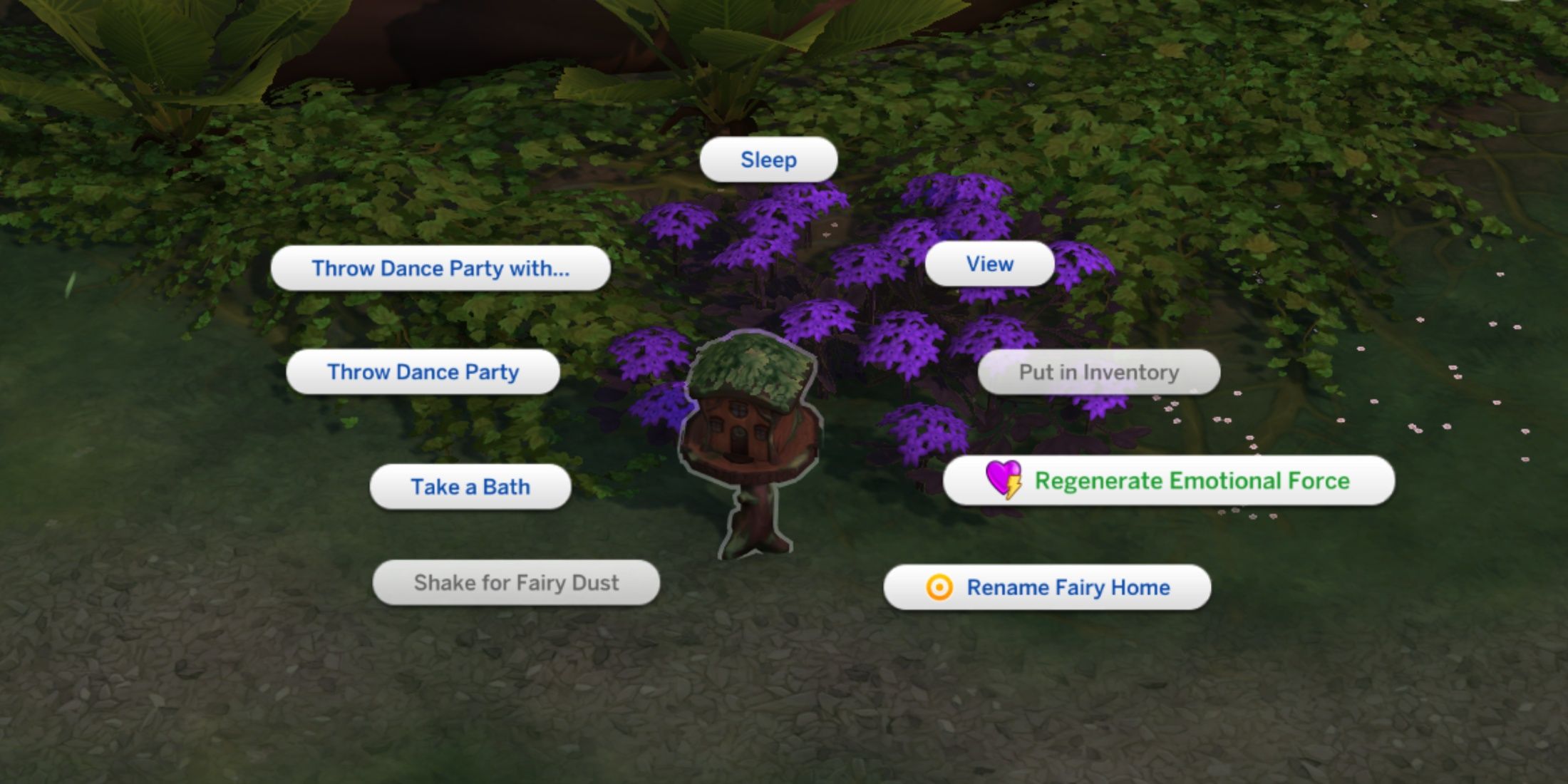The height and width of the screenshot is (784, 1568).
Task: Click the green Regenerate Emotional Force label
Action: [x=1190, y=481]
